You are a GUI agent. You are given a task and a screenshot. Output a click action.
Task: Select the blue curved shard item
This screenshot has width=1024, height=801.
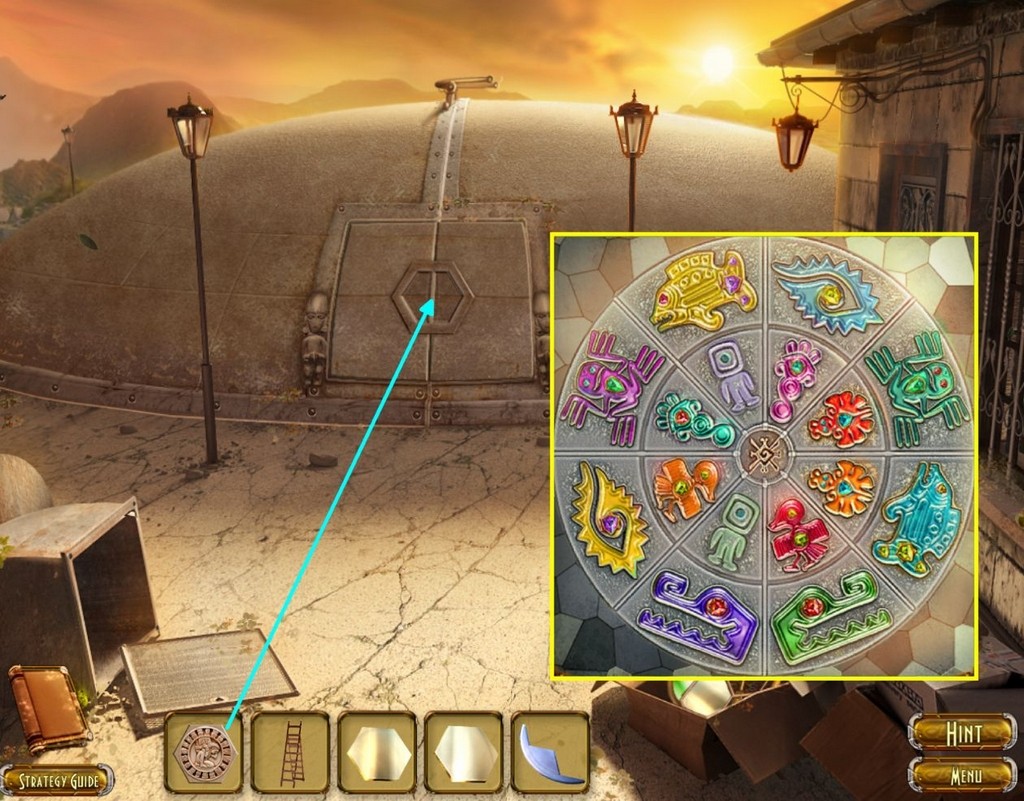click(550, 752)
